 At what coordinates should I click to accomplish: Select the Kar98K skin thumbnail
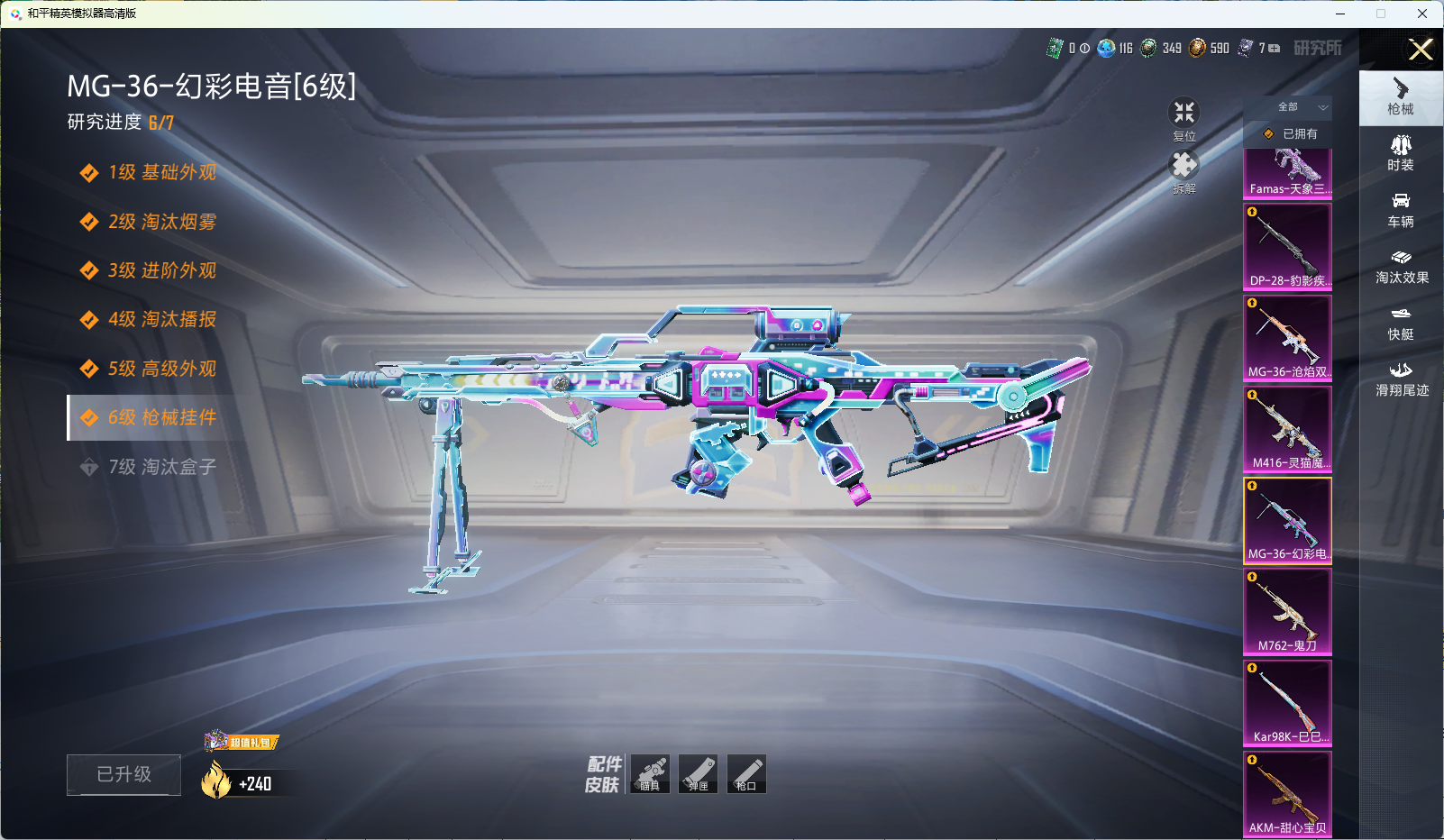(1287, 702)
